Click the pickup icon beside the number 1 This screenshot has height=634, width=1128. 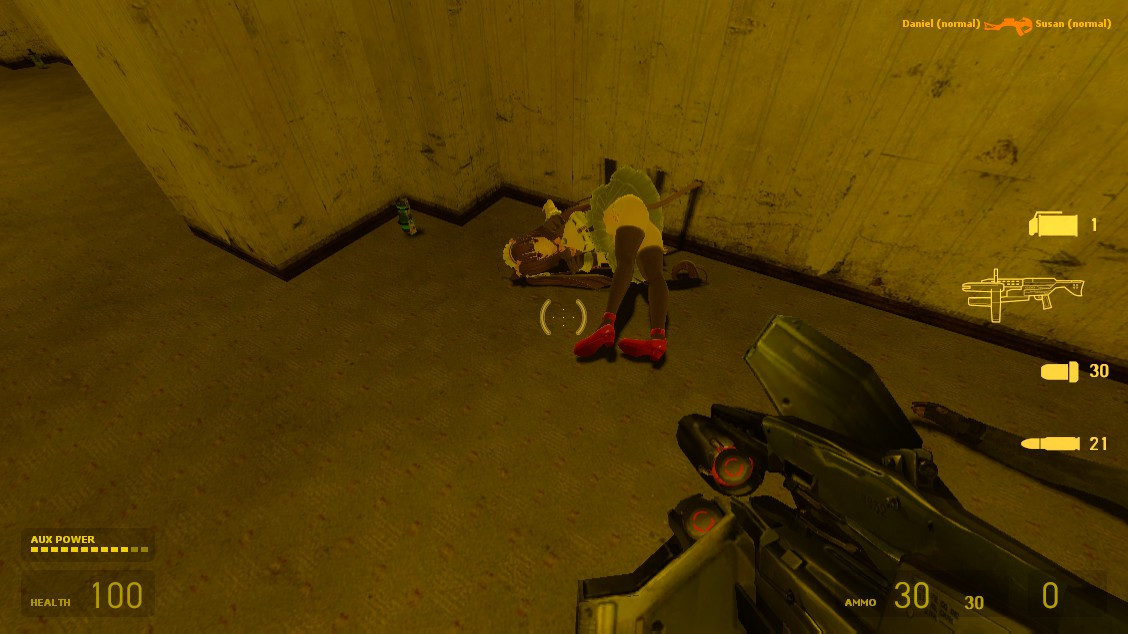point(1054,225)
